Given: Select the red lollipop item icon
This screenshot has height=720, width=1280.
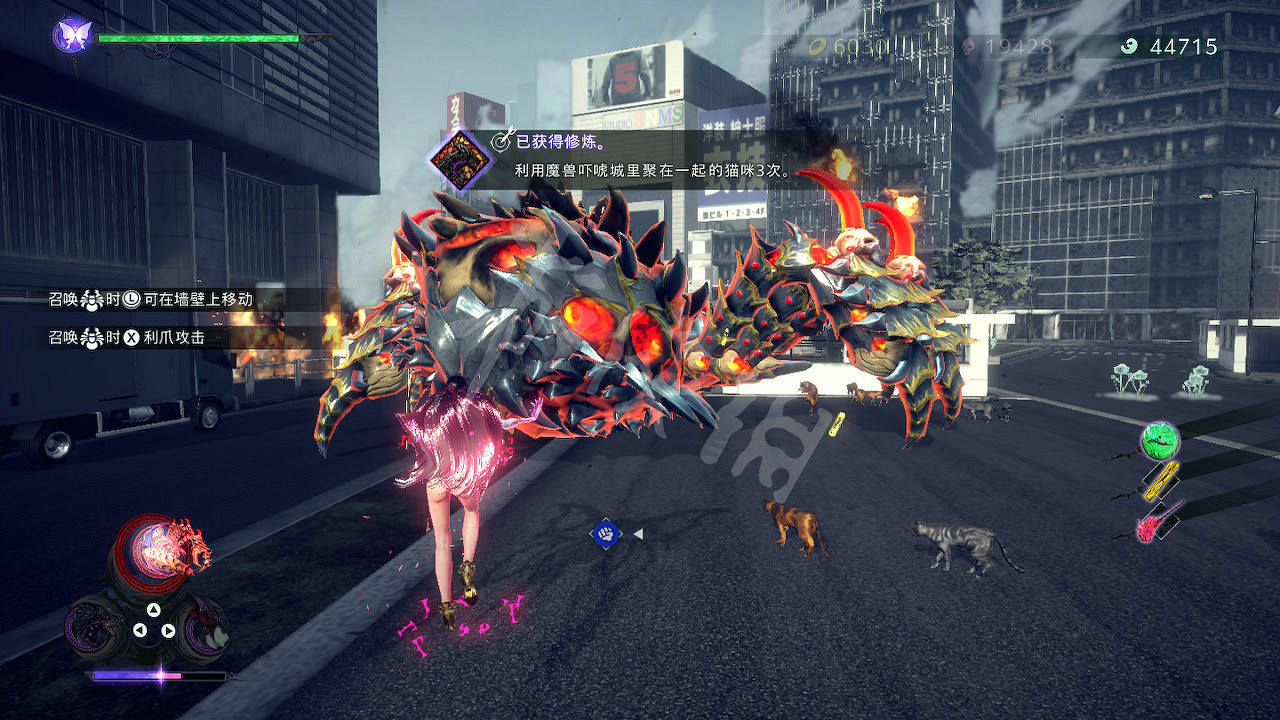Looking at the screenshot, I should [1147, 528].
